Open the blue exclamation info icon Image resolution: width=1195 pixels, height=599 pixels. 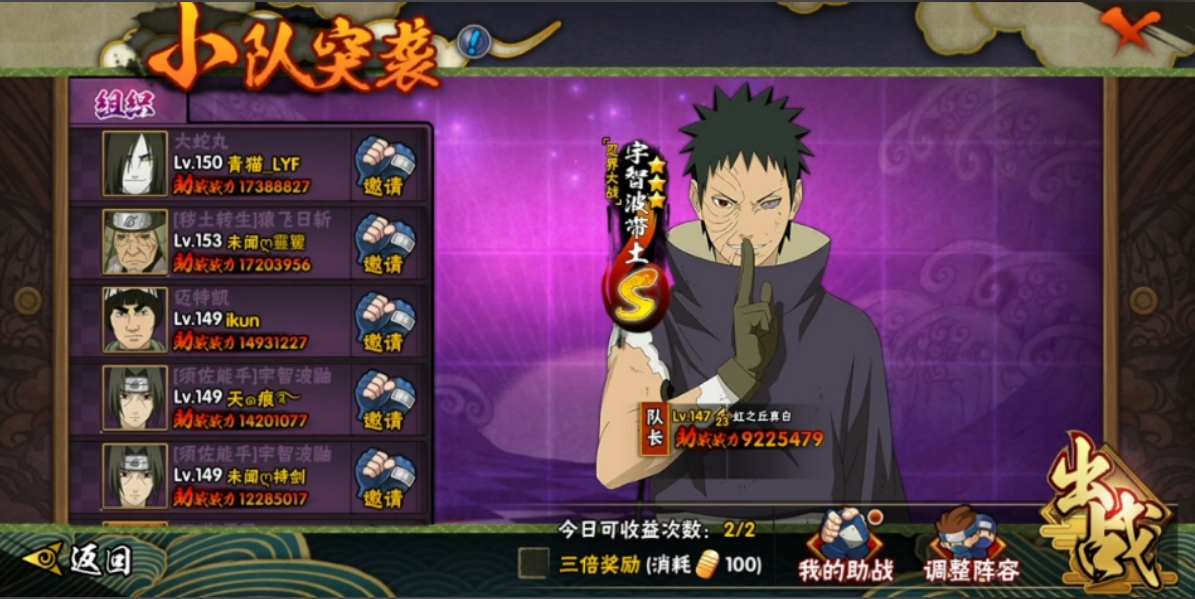pyautogui.click(x=473, y=40)
